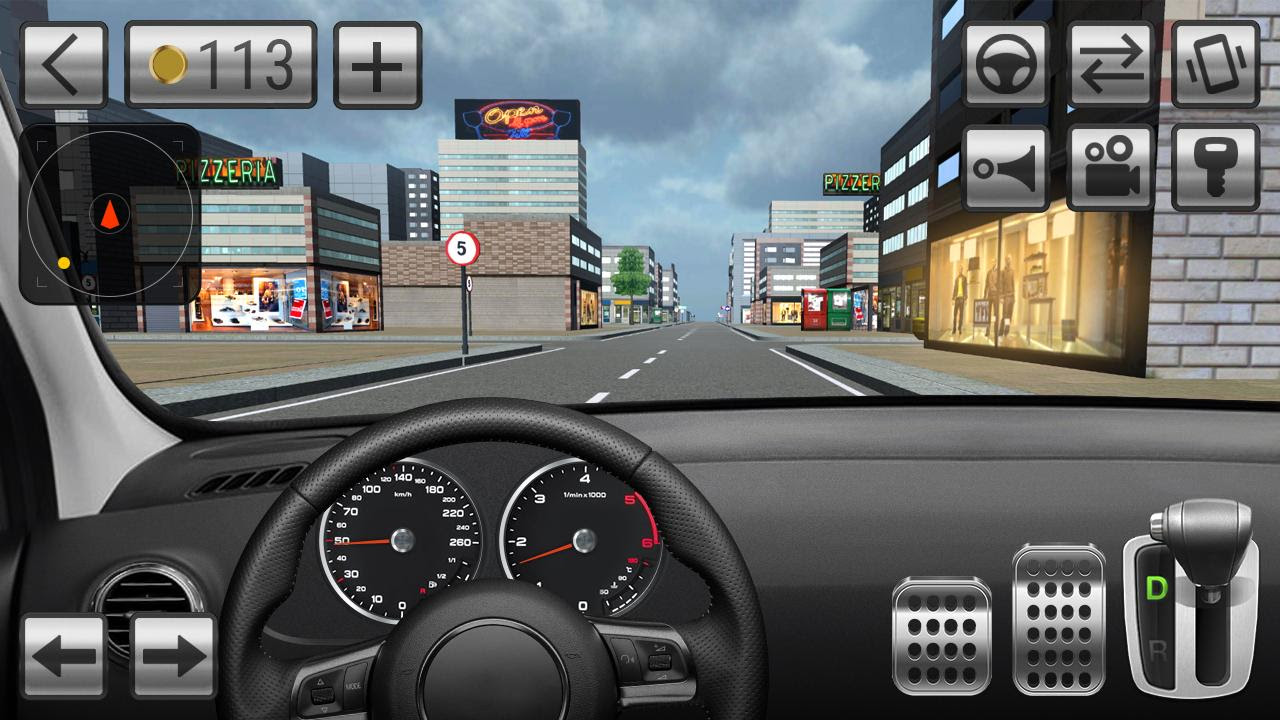Select steering wheel control mode
The width and height of the screenshot is (1280, 720).
[1006, 65]
